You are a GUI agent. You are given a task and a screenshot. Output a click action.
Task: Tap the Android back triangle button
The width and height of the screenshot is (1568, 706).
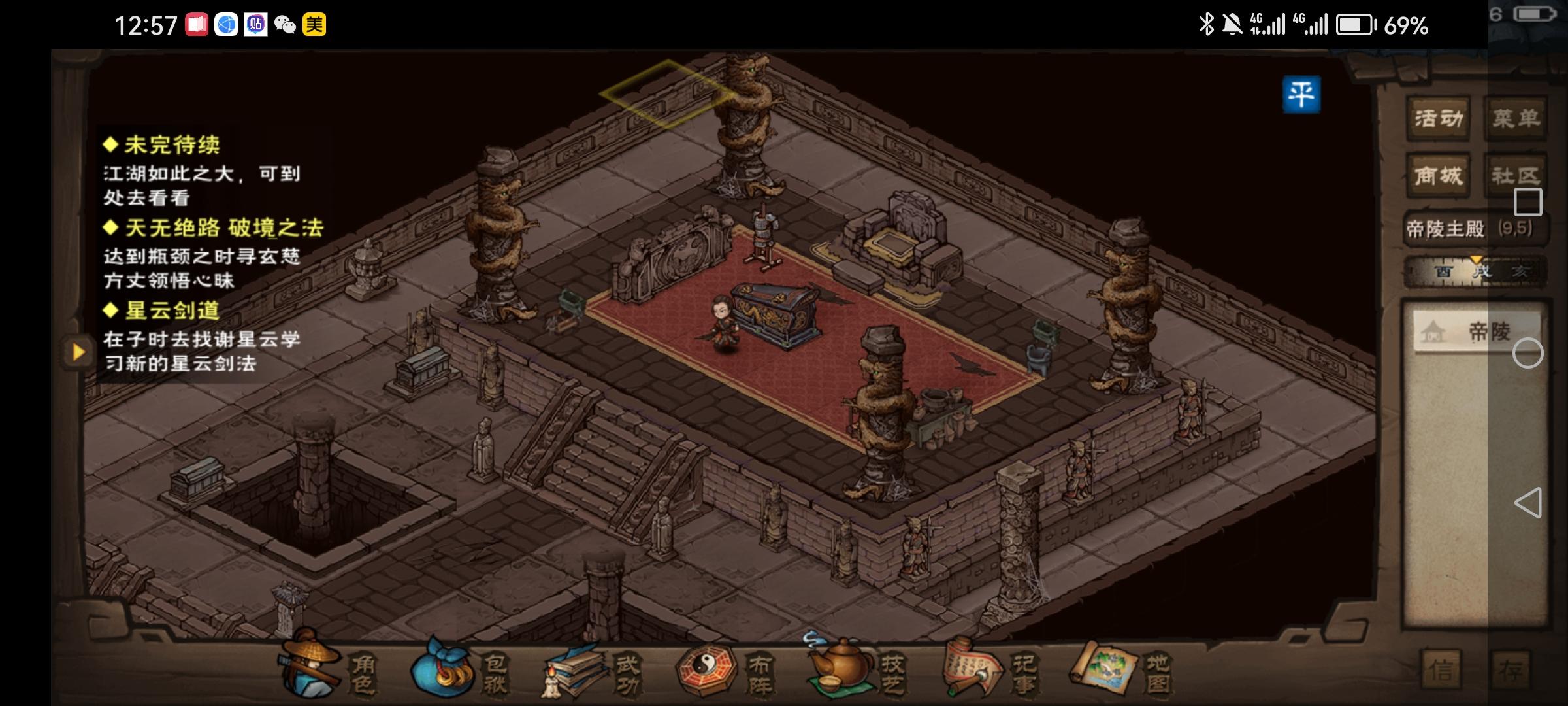1528,503
